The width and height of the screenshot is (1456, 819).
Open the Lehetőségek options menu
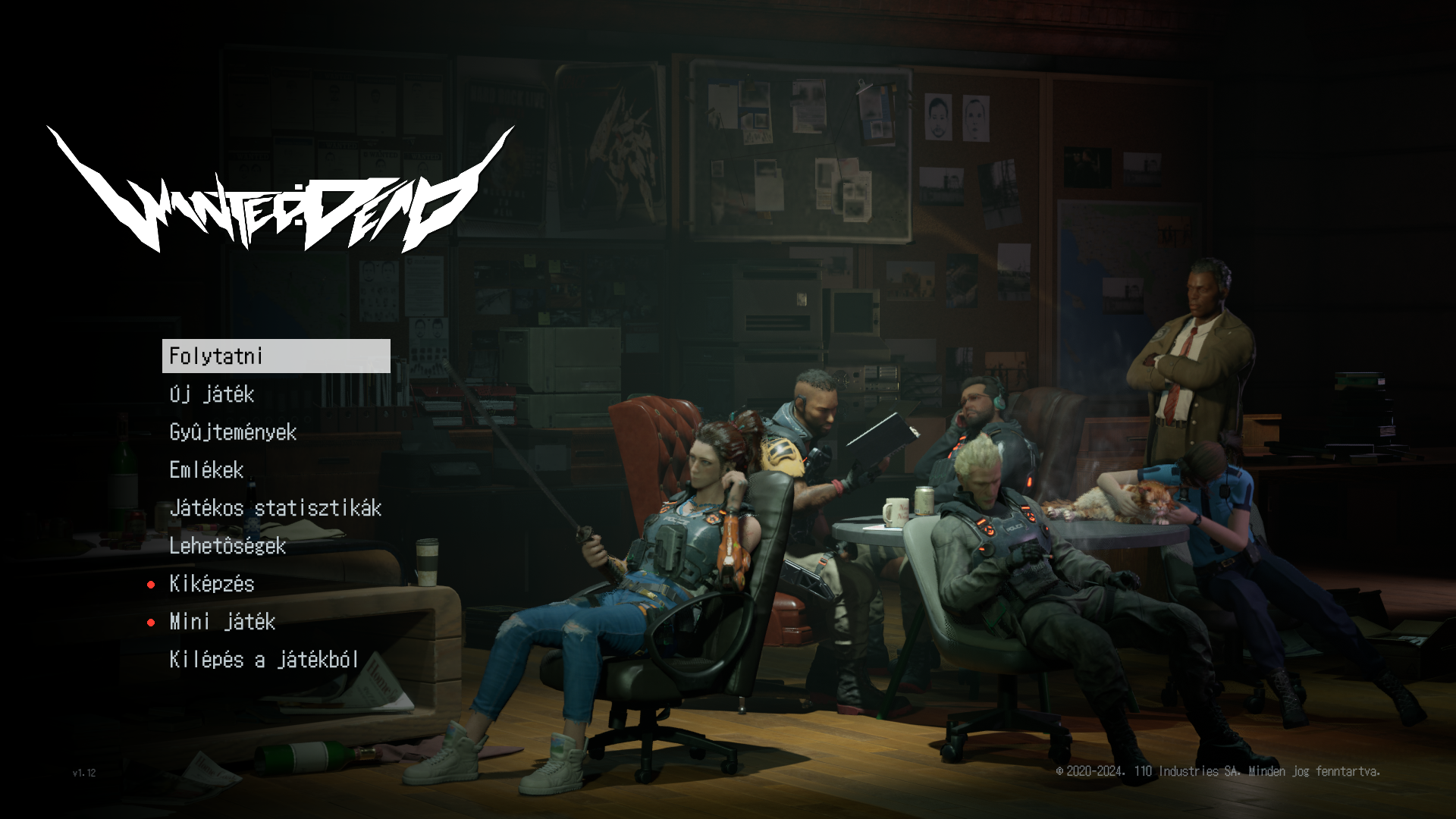pyautogui.click(x=227, y=546)
